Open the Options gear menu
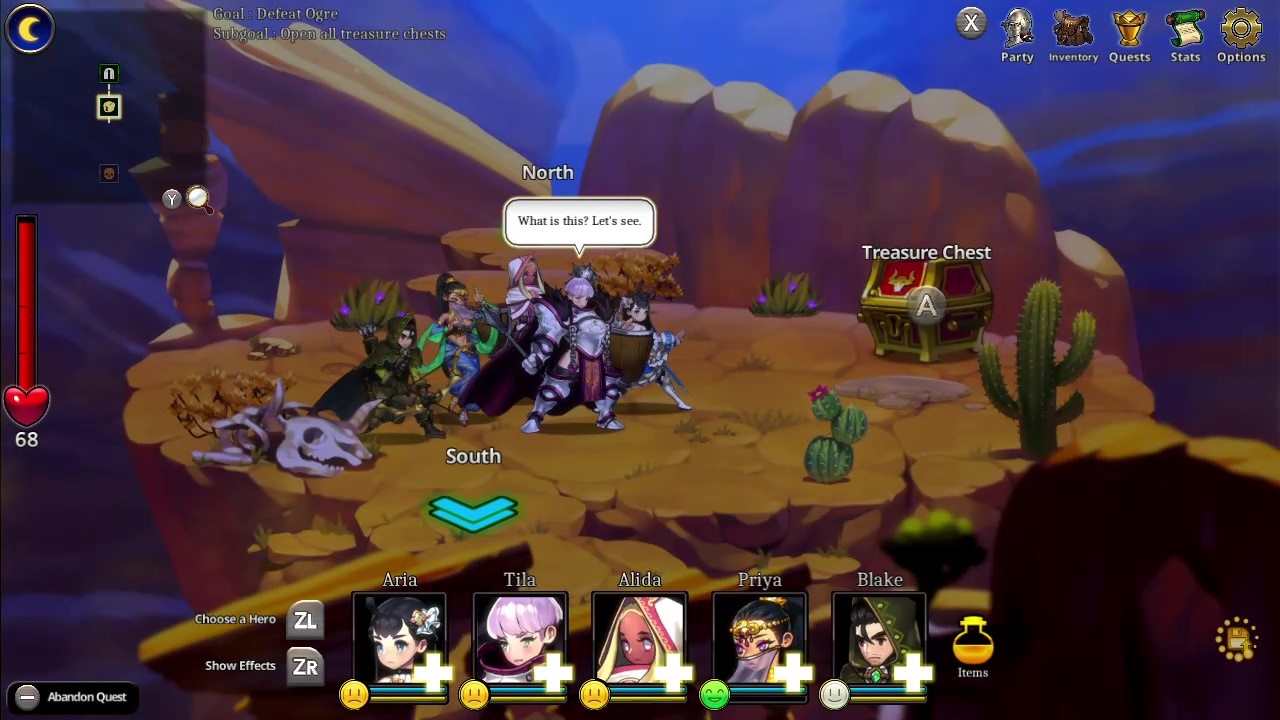 1240,30
